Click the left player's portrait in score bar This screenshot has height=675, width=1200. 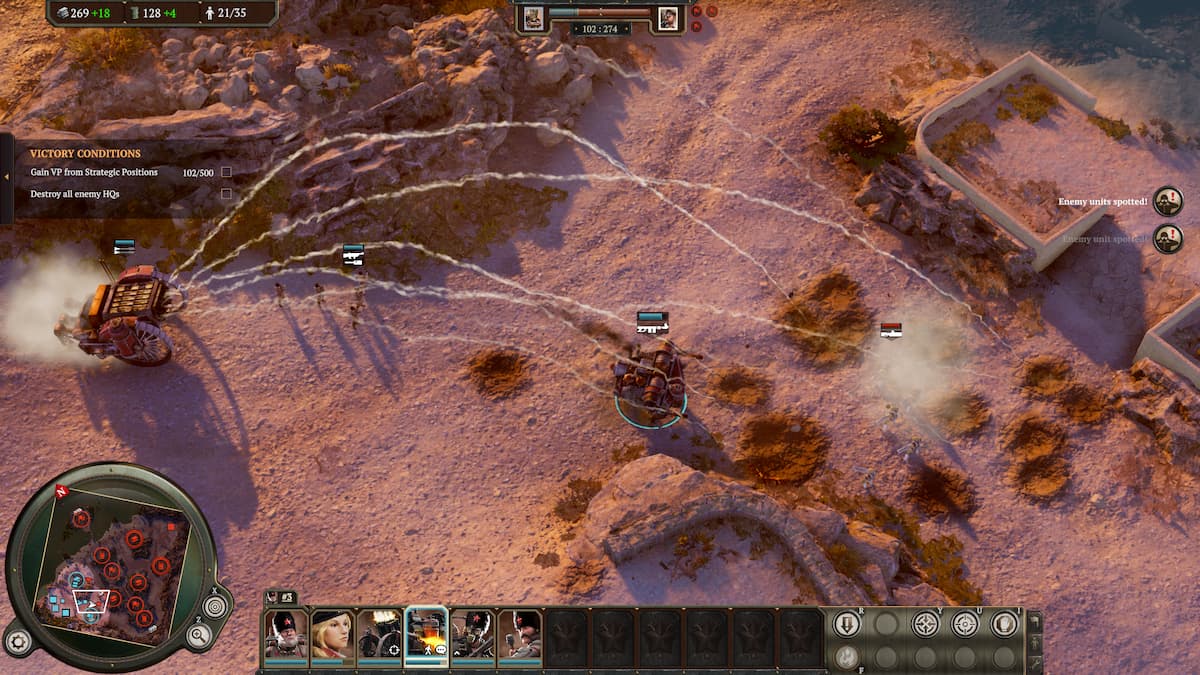(x=533, y=17)
